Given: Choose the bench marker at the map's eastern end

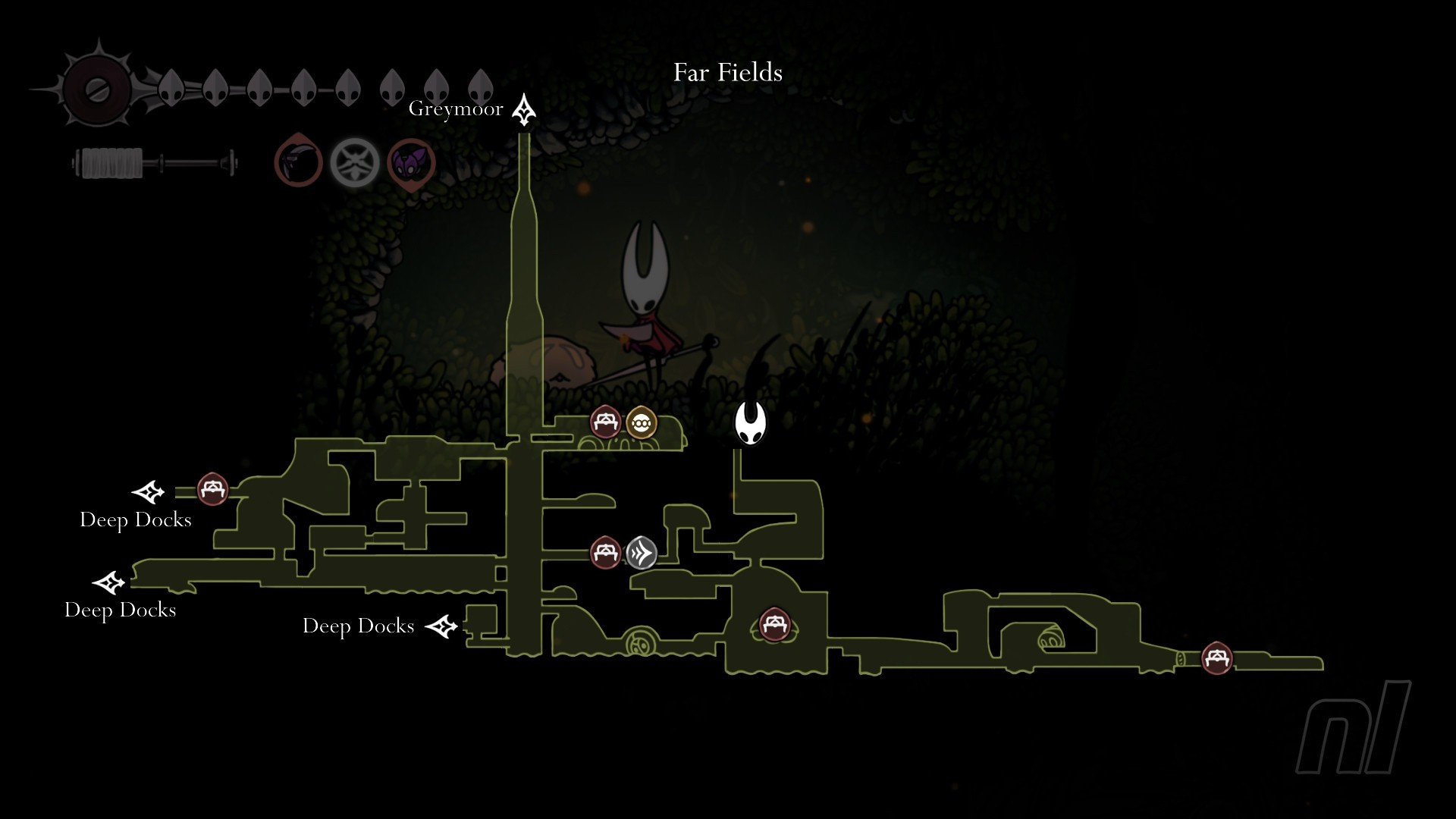Looking at the screenshot, I should pyautogui.click(x=1217, y=657).
